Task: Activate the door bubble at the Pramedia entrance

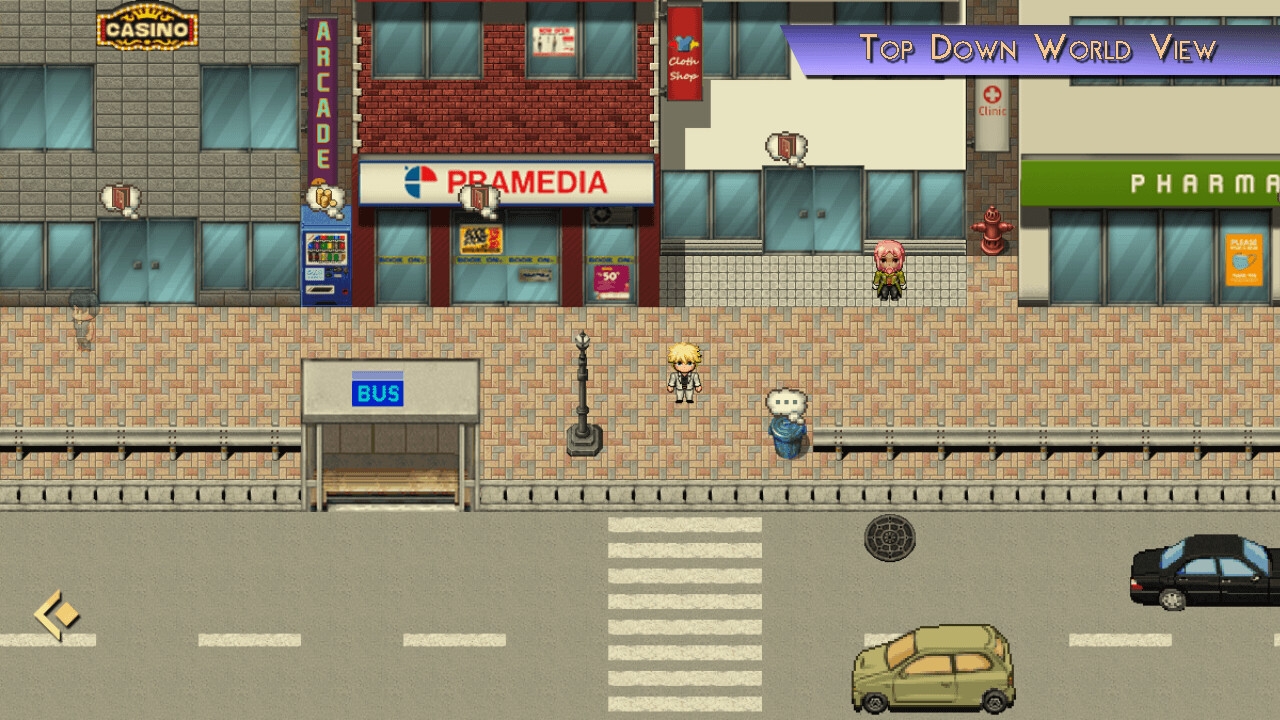Action: (x=479, y=198)
